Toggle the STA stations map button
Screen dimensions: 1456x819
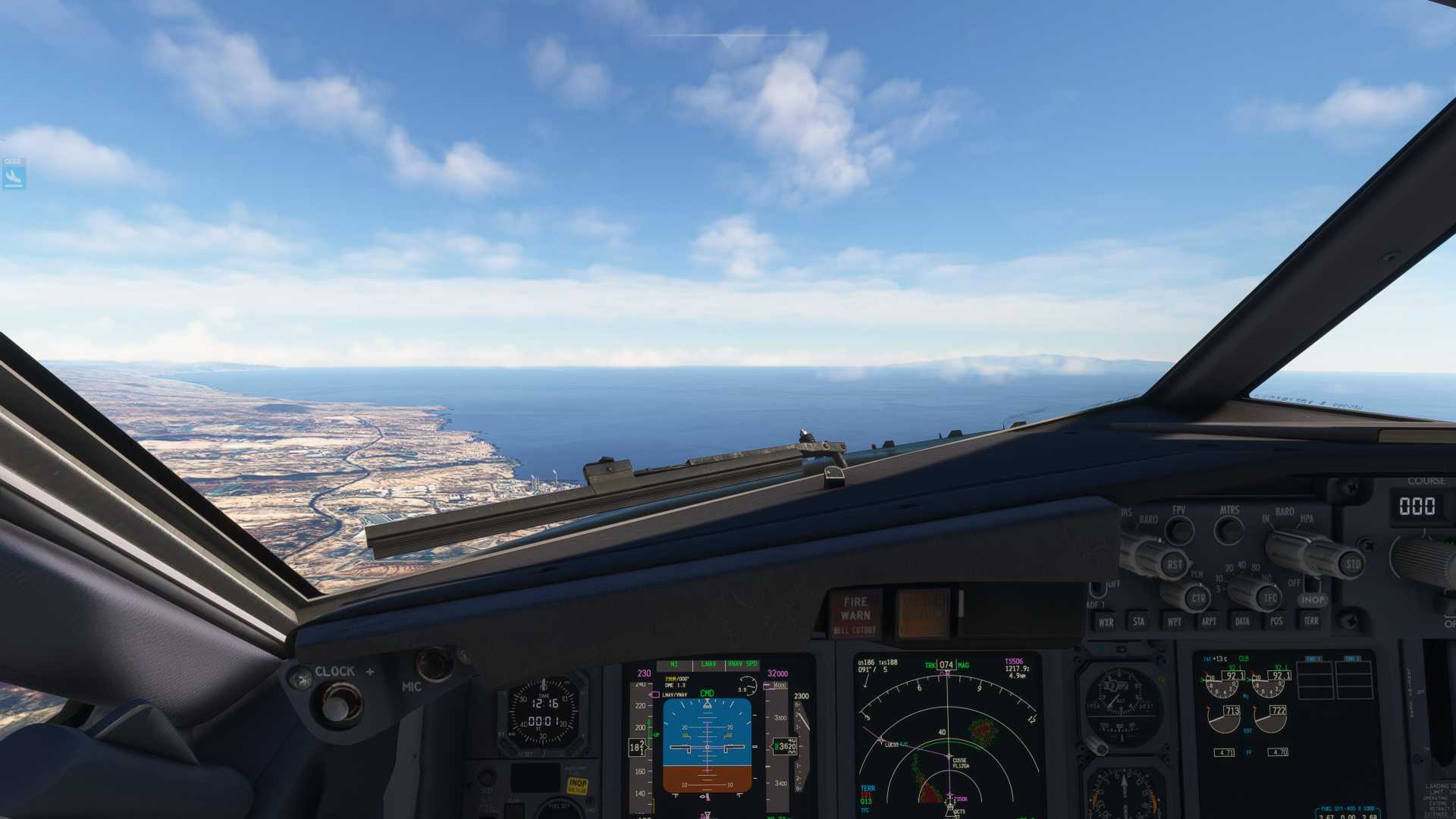[x=1139, y=622]
